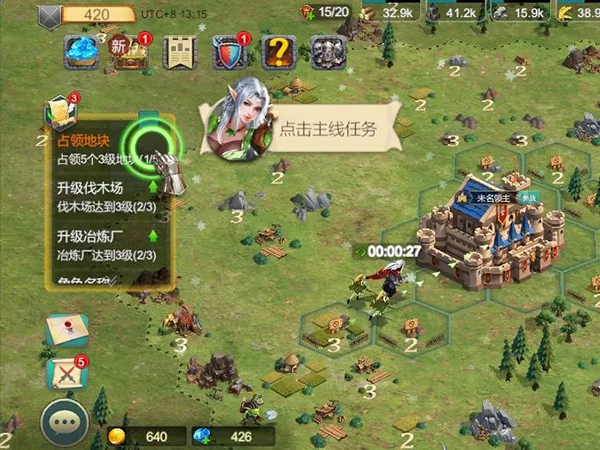
Task: Open the blue gem chest icon
Action: pos(81,52)
